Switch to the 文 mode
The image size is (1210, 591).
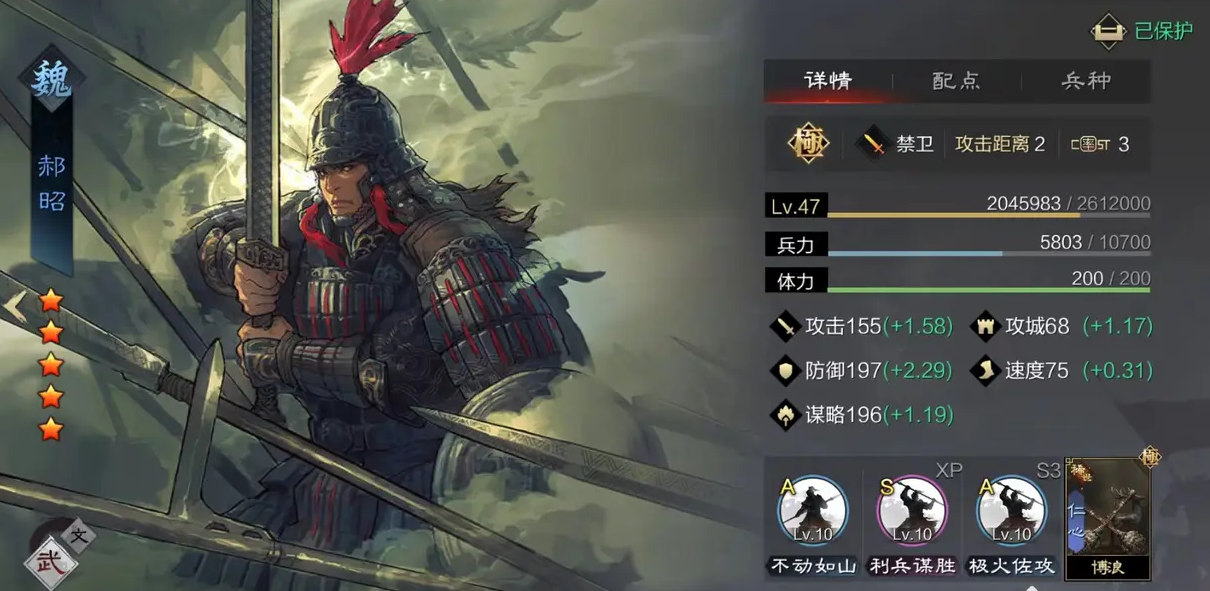point(81,535)
